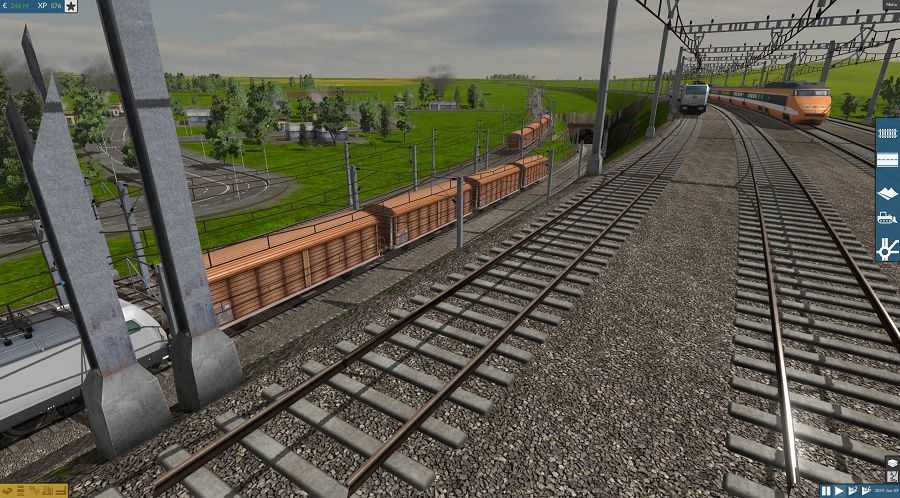
Task: Set game speed to 2x
Action: pyautogui.click(x=851, y=491)
